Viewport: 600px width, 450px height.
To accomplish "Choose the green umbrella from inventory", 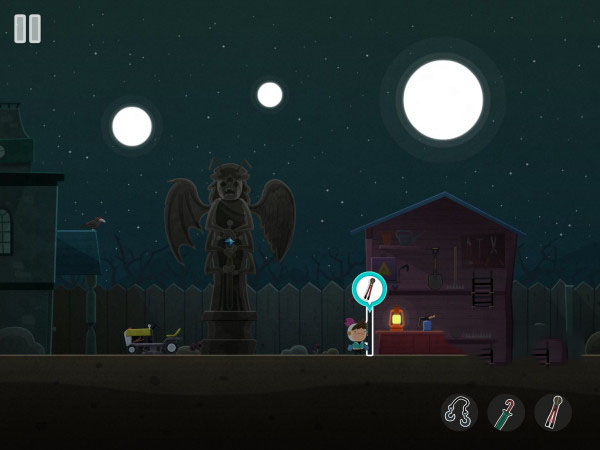I will point(506,412).
